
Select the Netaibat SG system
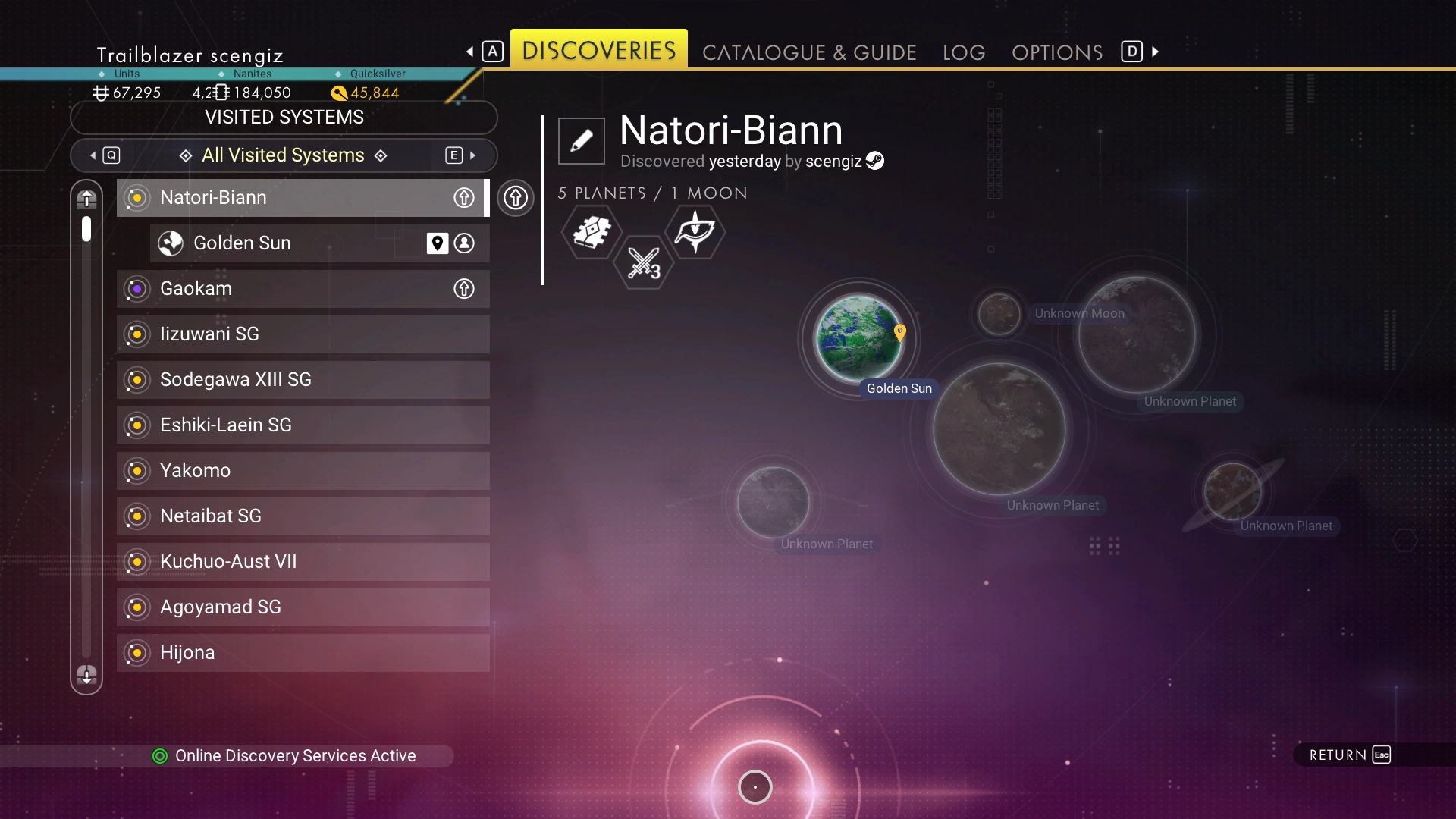[x=303, y=516]
